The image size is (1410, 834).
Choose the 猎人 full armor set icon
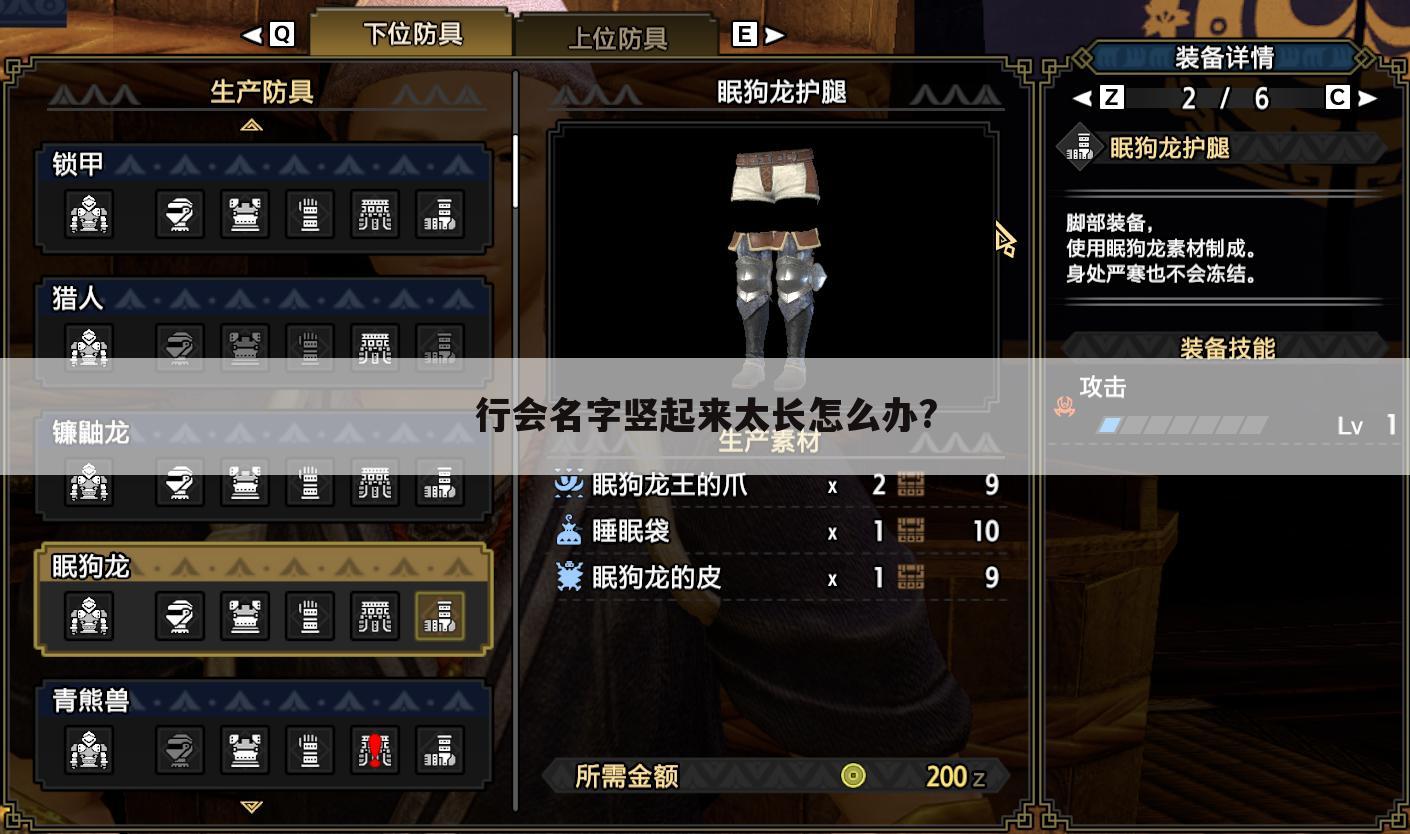(89, 348)
